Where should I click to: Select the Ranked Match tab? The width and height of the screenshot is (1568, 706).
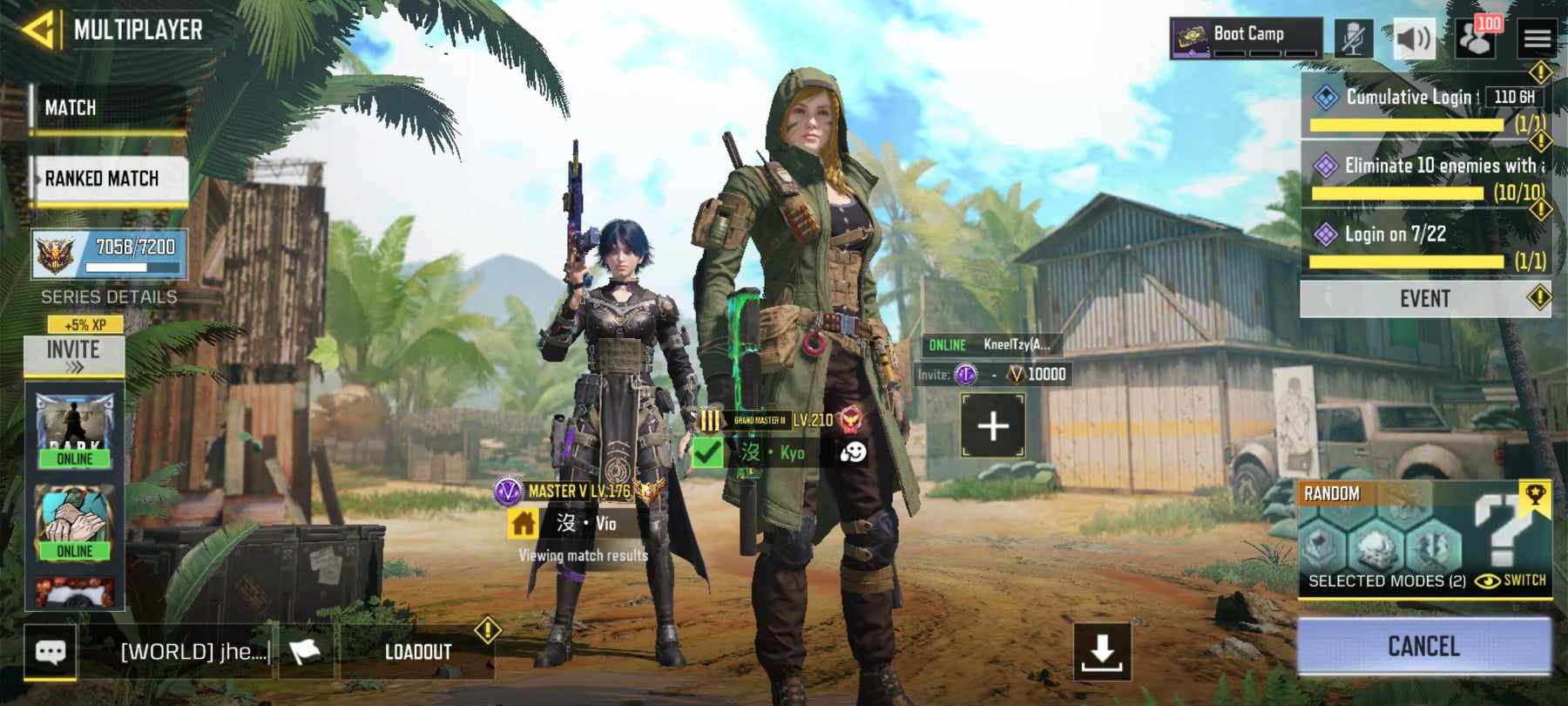click(x=109, y=179)
